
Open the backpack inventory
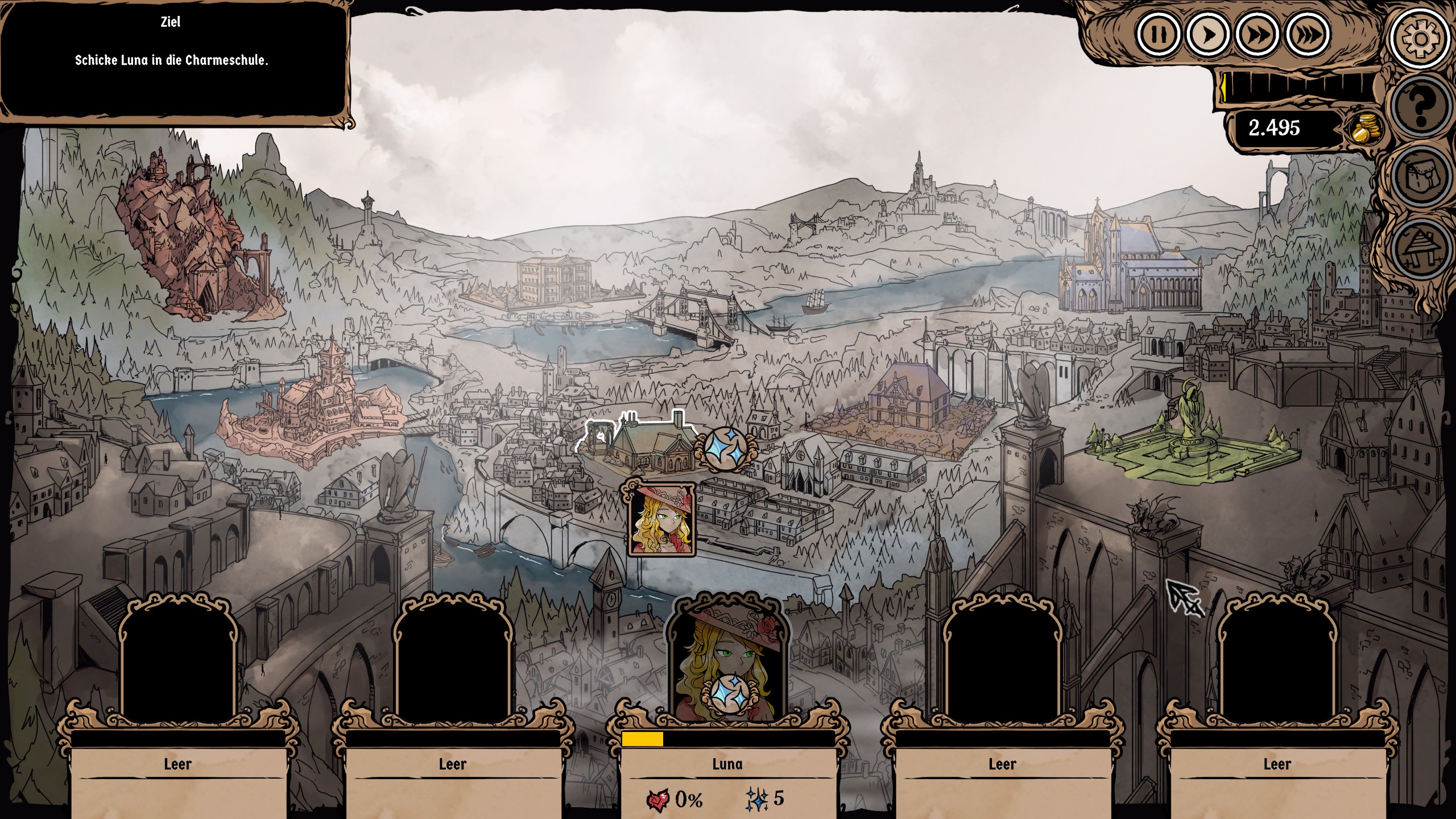click(x=1420, y=177)
